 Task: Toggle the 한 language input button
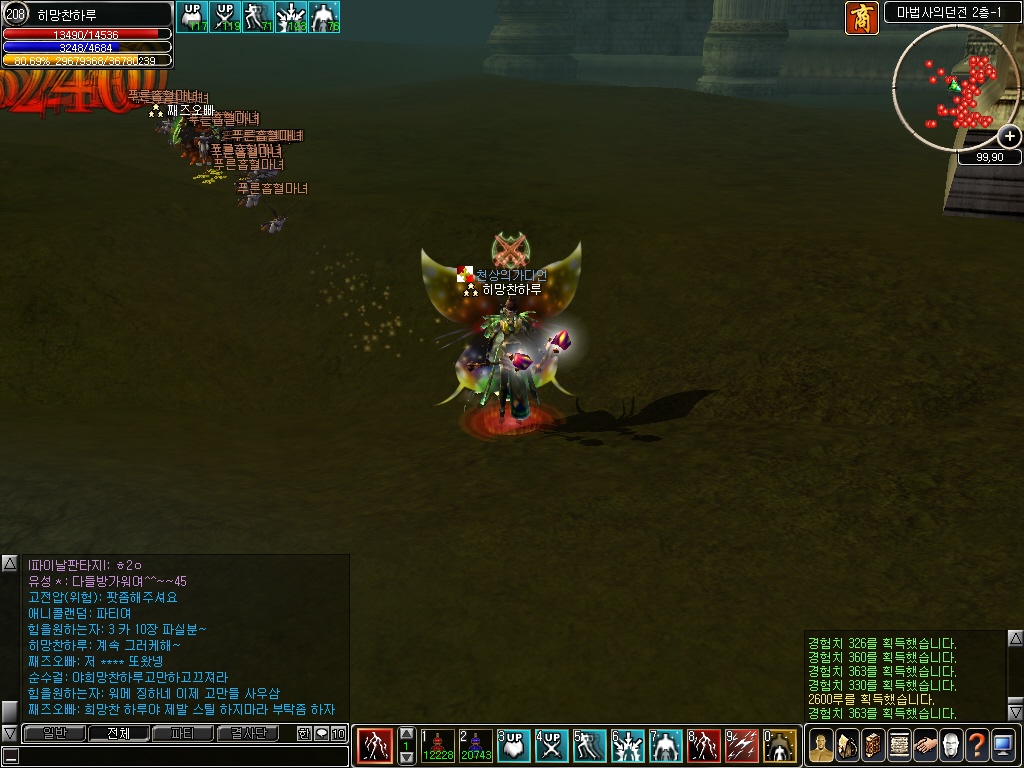[305, 733]
